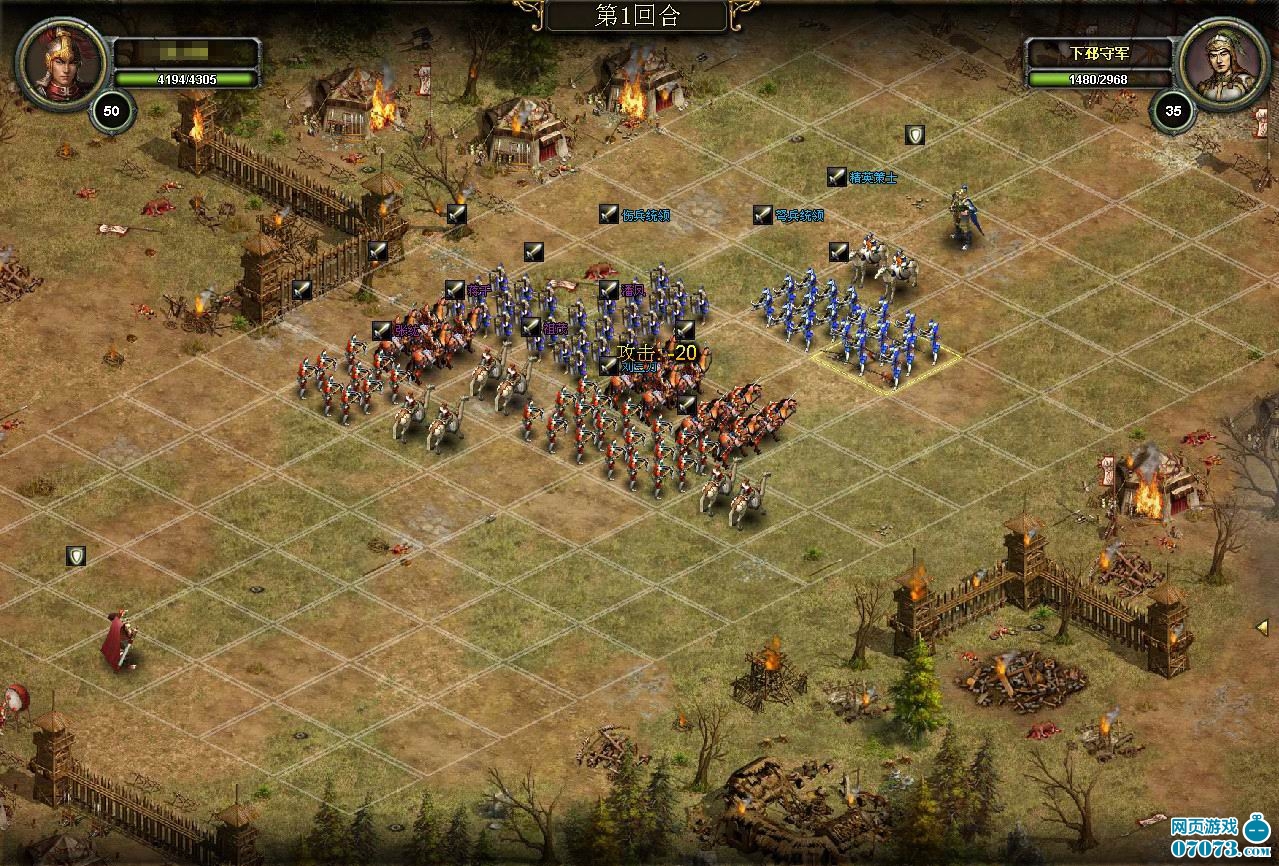Click the shield marker near the enemy commander
The image size is (1279, 866).
[914, 135]
